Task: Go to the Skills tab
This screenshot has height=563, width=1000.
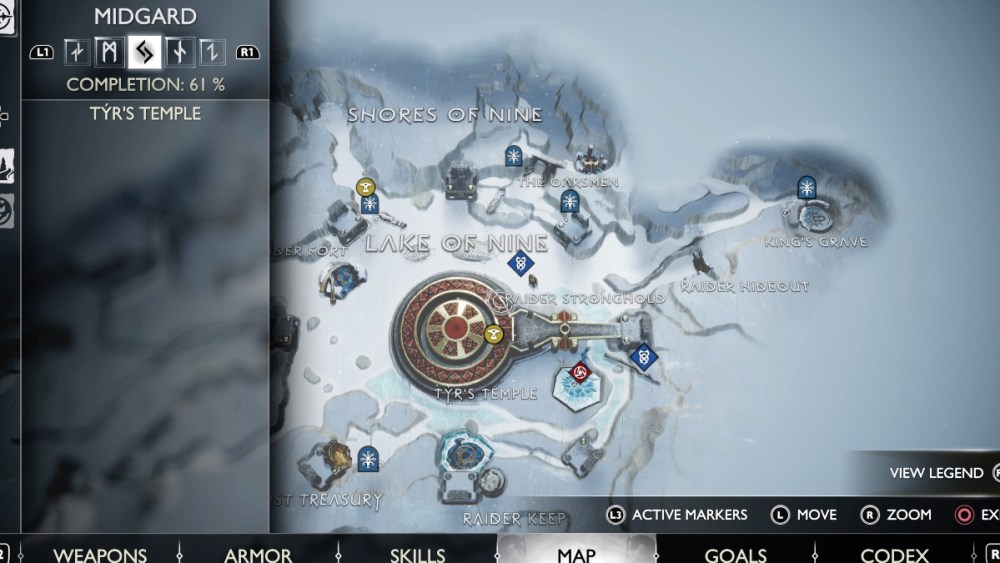Action: pos(417,554)
